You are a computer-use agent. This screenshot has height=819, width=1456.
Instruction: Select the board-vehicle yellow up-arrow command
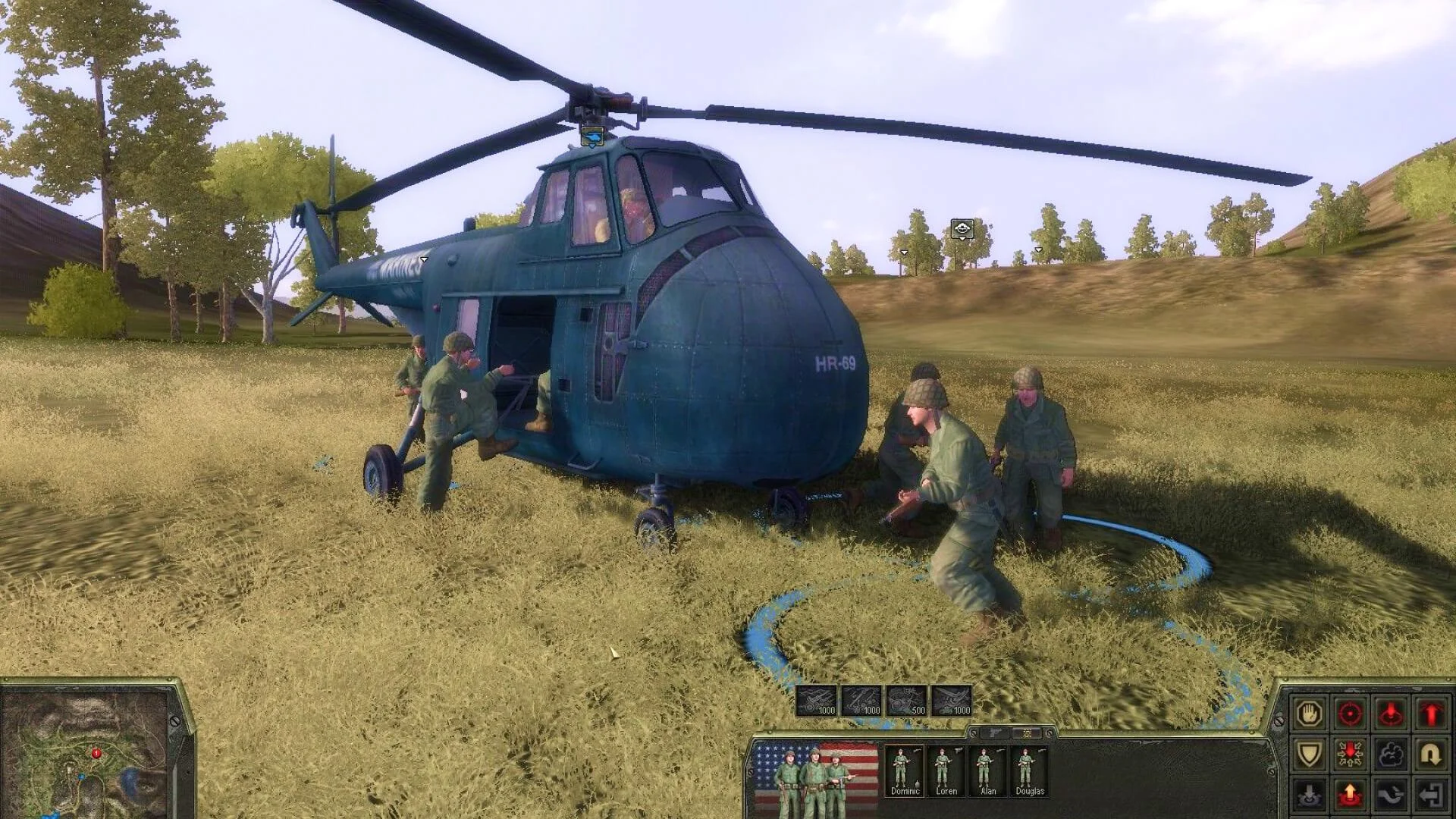[x=1350, y=794]
